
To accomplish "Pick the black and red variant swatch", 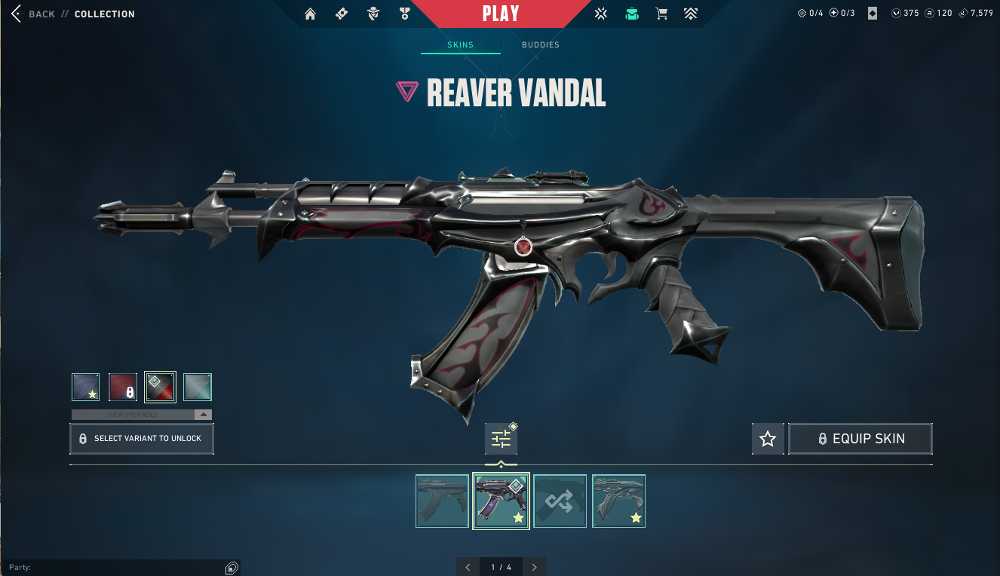I will click(160, 387).
